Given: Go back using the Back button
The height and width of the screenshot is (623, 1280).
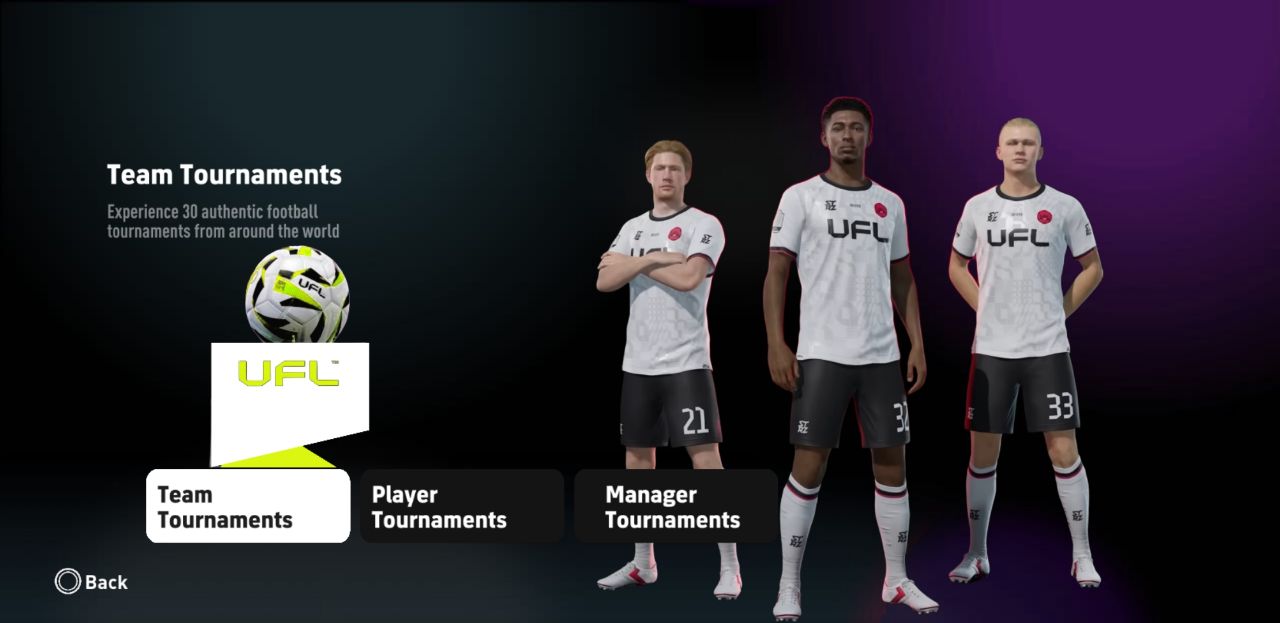Looking at the screenshot, I should coord(92,582).
